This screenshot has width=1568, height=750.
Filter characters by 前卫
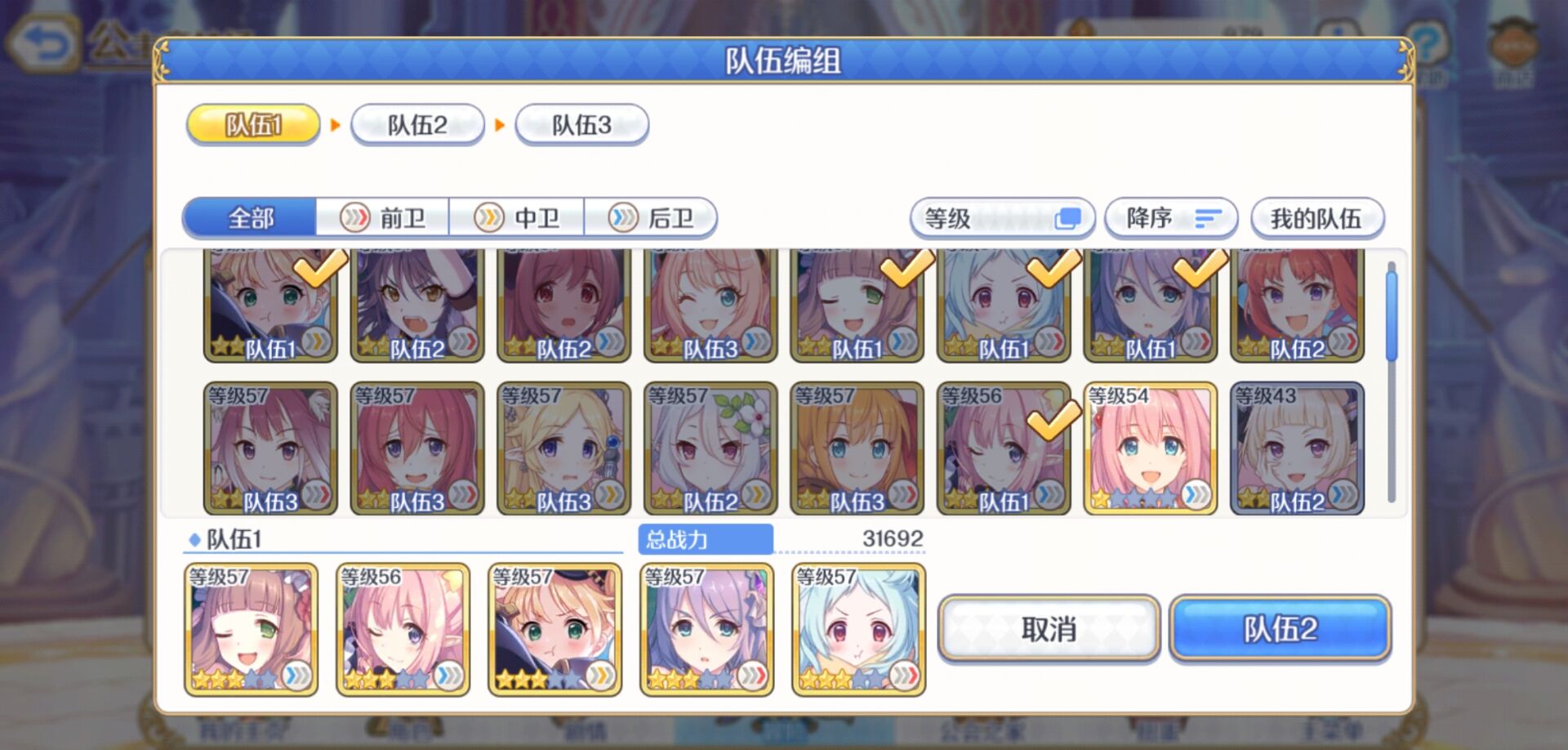(x=383, y=218)
